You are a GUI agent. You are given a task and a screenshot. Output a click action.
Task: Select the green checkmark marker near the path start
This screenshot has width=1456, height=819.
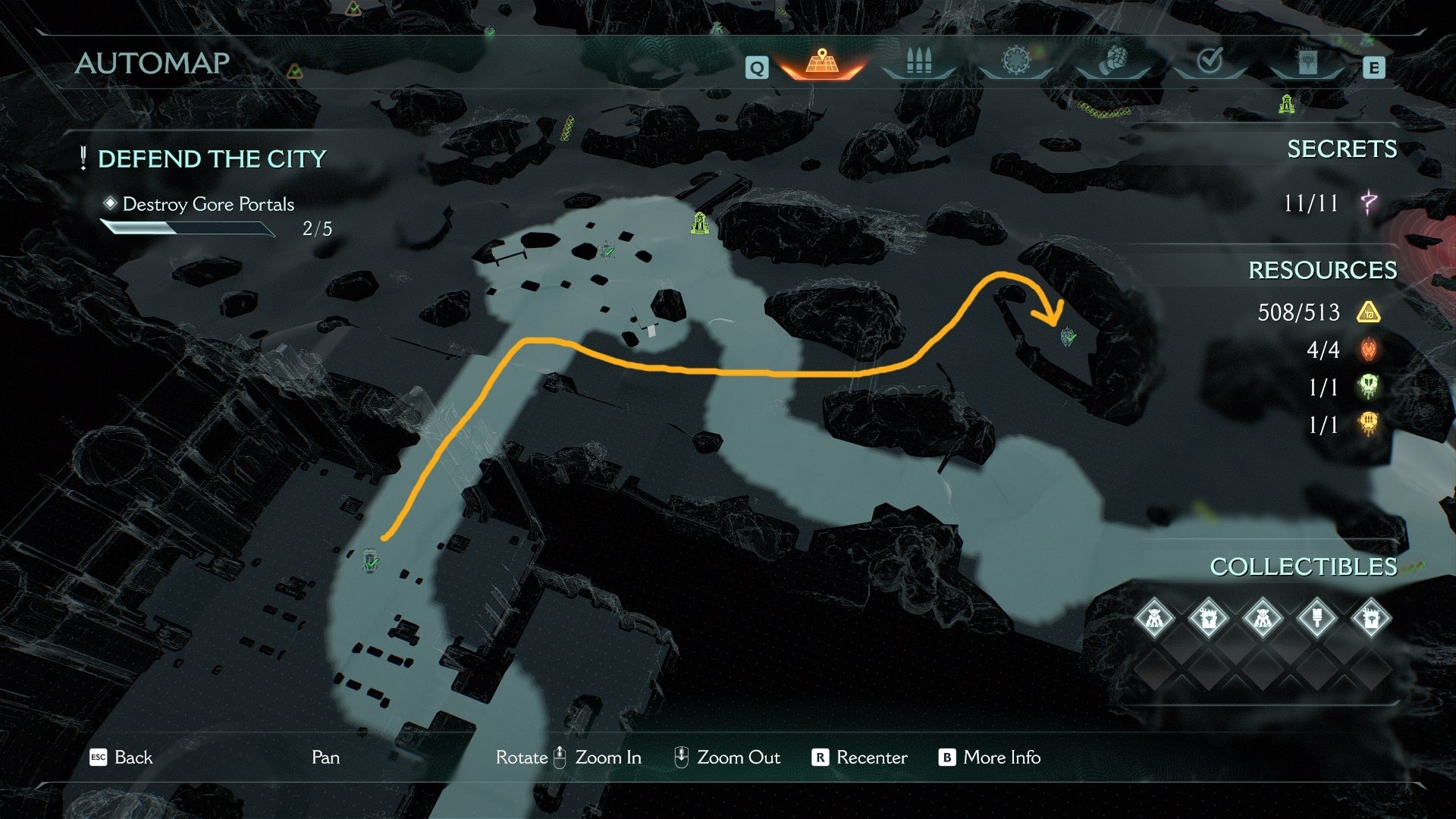click(x=371, y=563)
